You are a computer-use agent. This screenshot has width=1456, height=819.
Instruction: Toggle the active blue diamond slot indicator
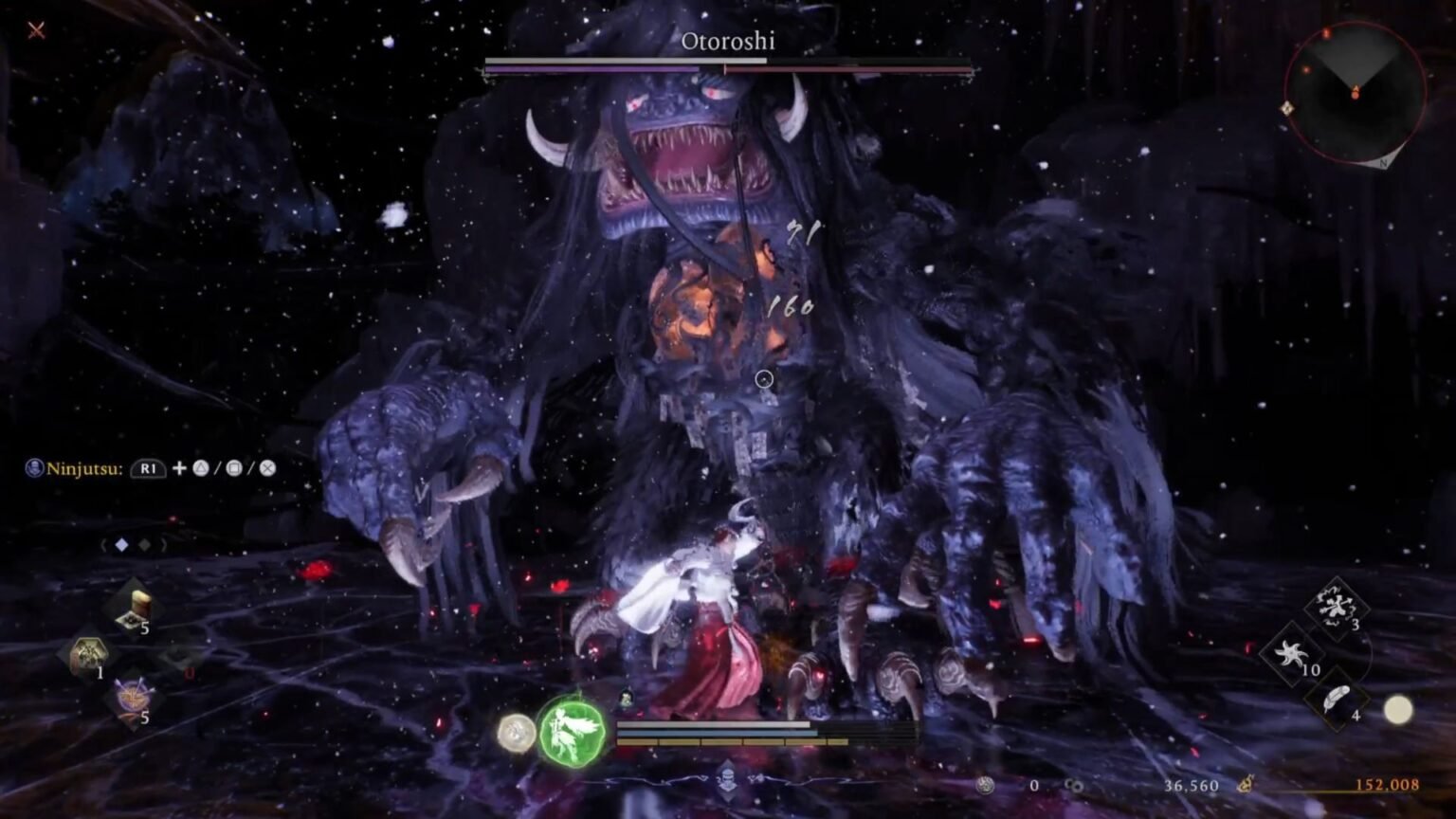tap(121, 543)
